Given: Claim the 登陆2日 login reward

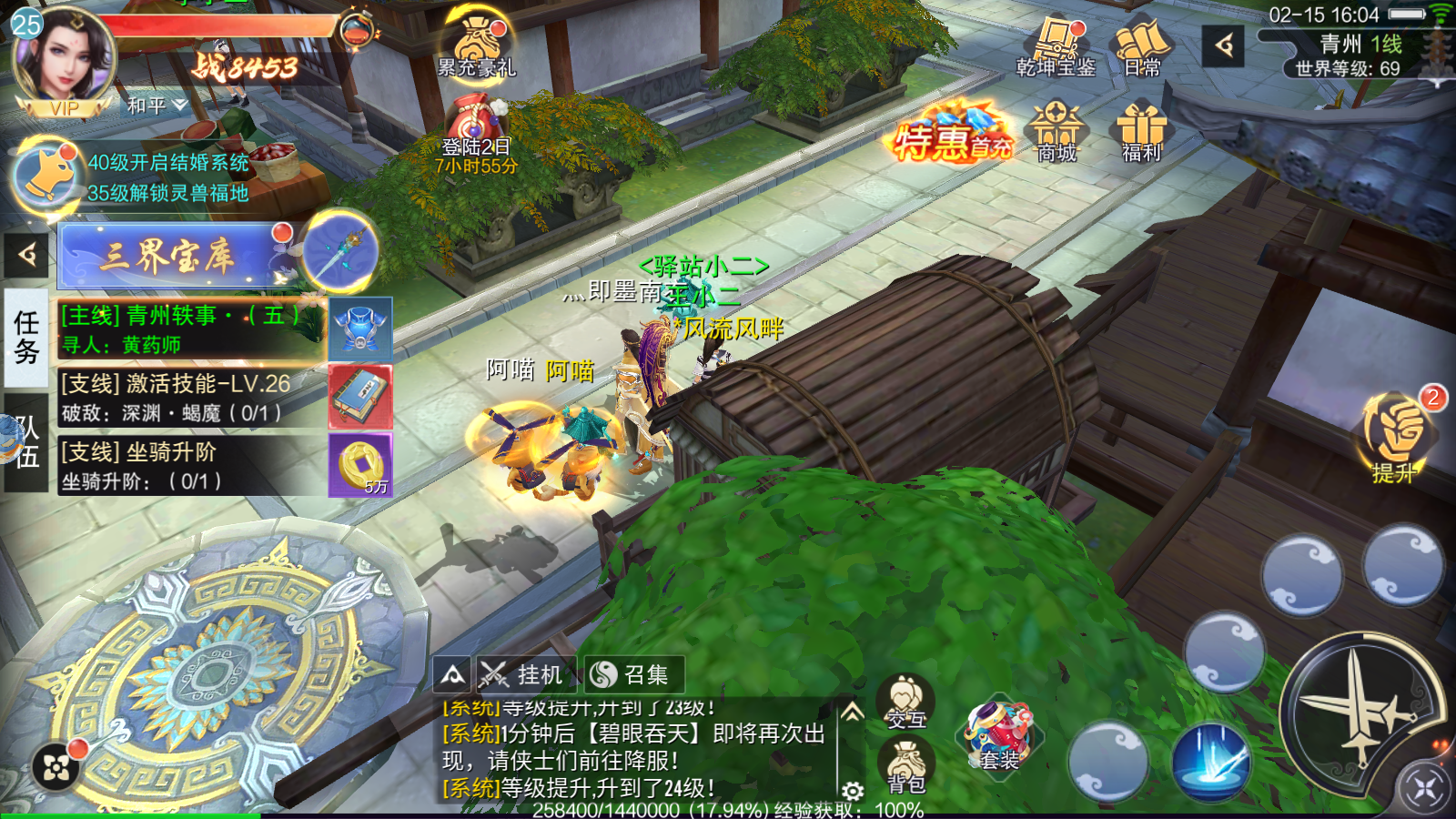Looking at the screenshot, I should point(475,136).
